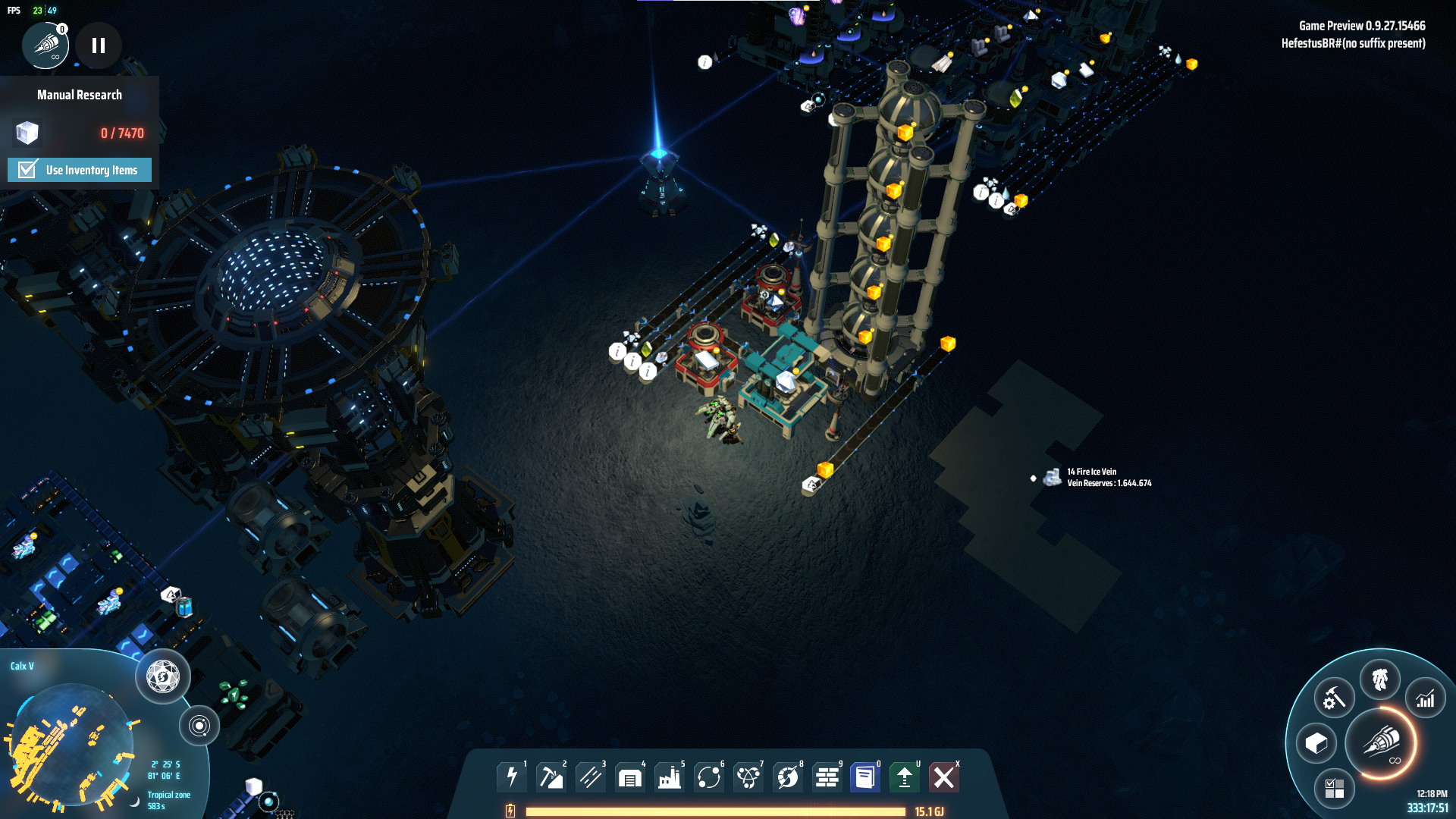This screenshot has width=1456, height=819.
Task: Open the star map orbit icon
Action: 199,726
